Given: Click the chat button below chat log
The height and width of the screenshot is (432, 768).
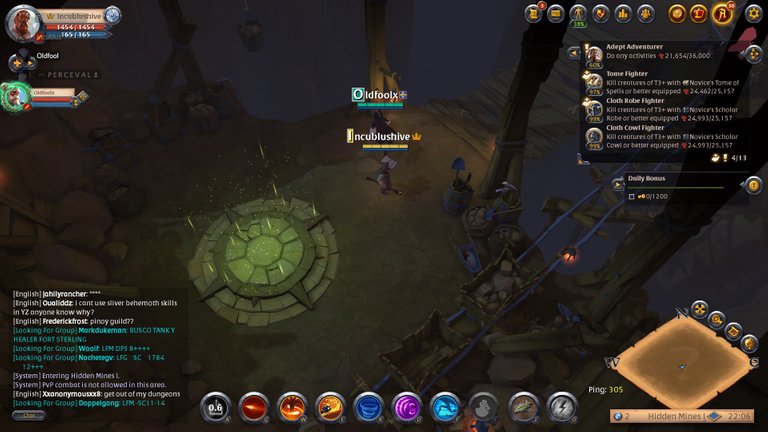Looking at the screenshot, I should point(28,415).
